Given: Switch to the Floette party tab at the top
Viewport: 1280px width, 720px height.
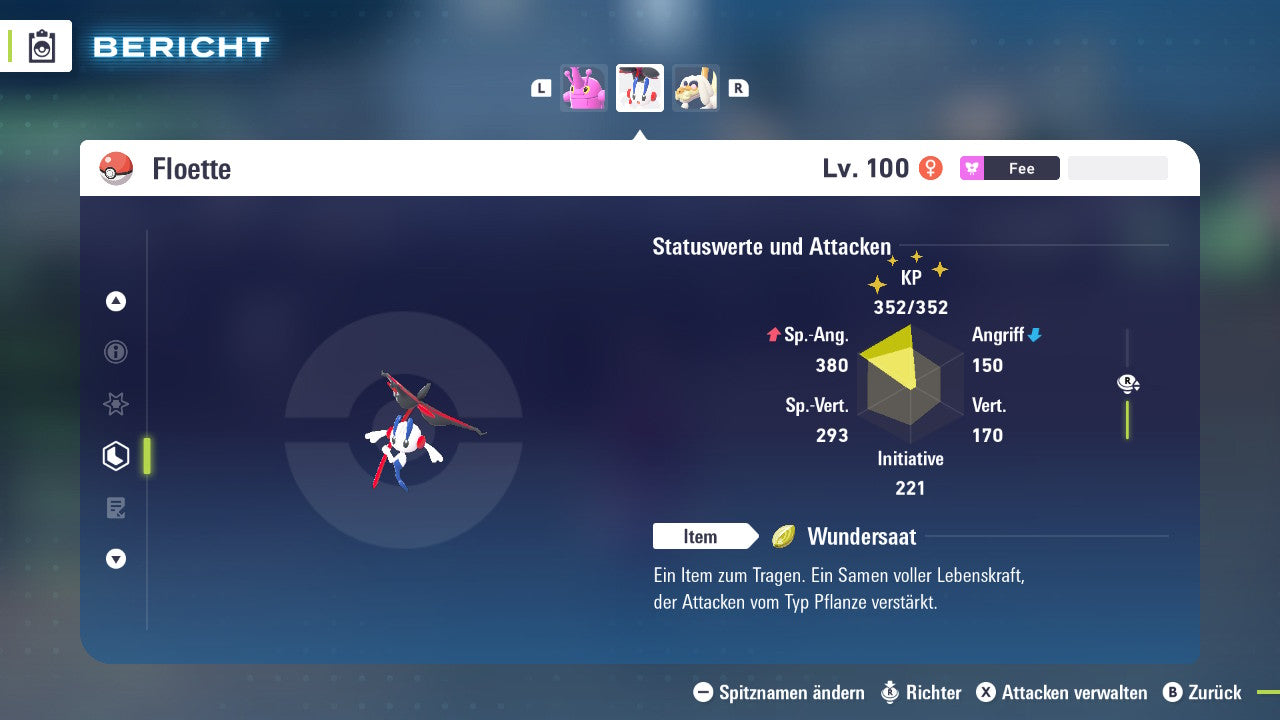Looking at the screenshot, I should coord(639,87).
